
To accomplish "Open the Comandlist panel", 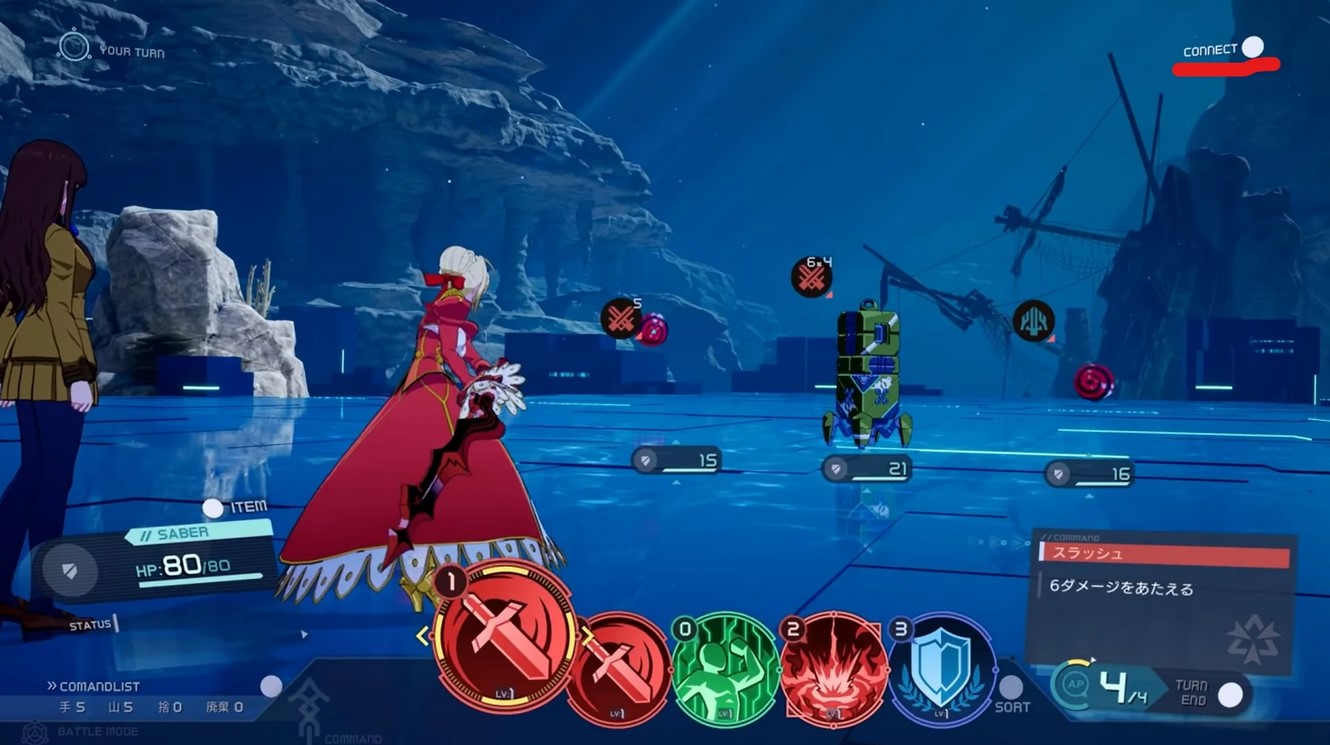I will click(x=270, y=686).
